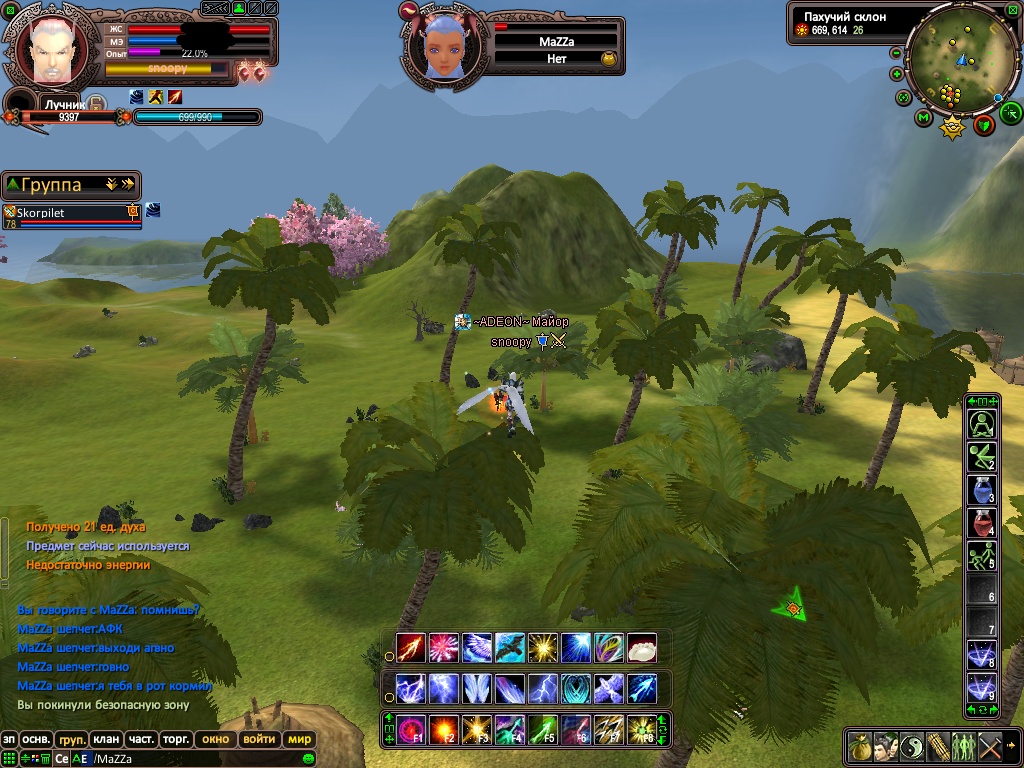Activate the F1 pink swirl skill
1024x768 pixels.
tap(410, 728)
